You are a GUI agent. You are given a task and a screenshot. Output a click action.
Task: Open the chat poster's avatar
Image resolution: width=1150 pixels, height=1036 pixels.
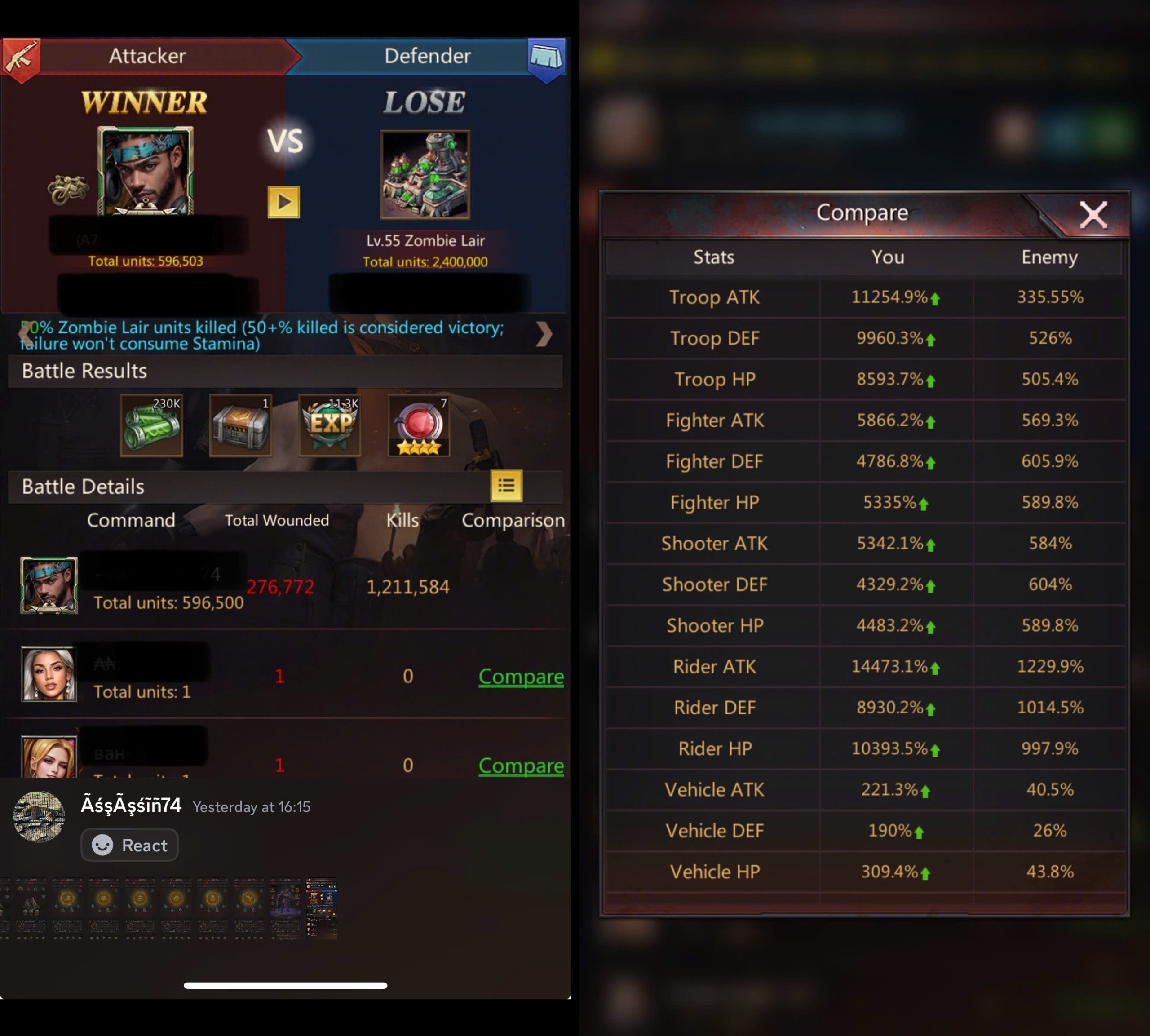point(39,816)
